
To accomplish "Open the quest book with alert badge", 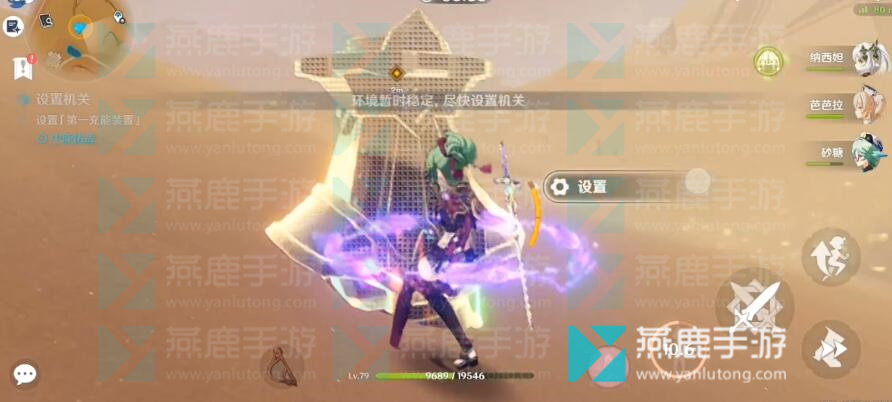I will click(22, 68).
